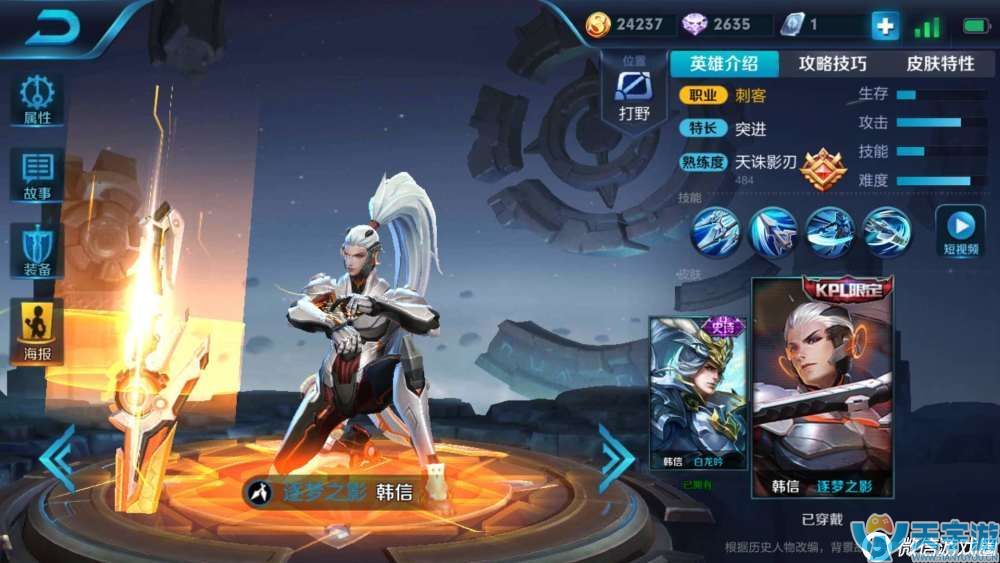Image resolution: width=1000 pixels, height=563 pixels.
Task: Open the 皮肤特性 tab
Action: point(940,64)
